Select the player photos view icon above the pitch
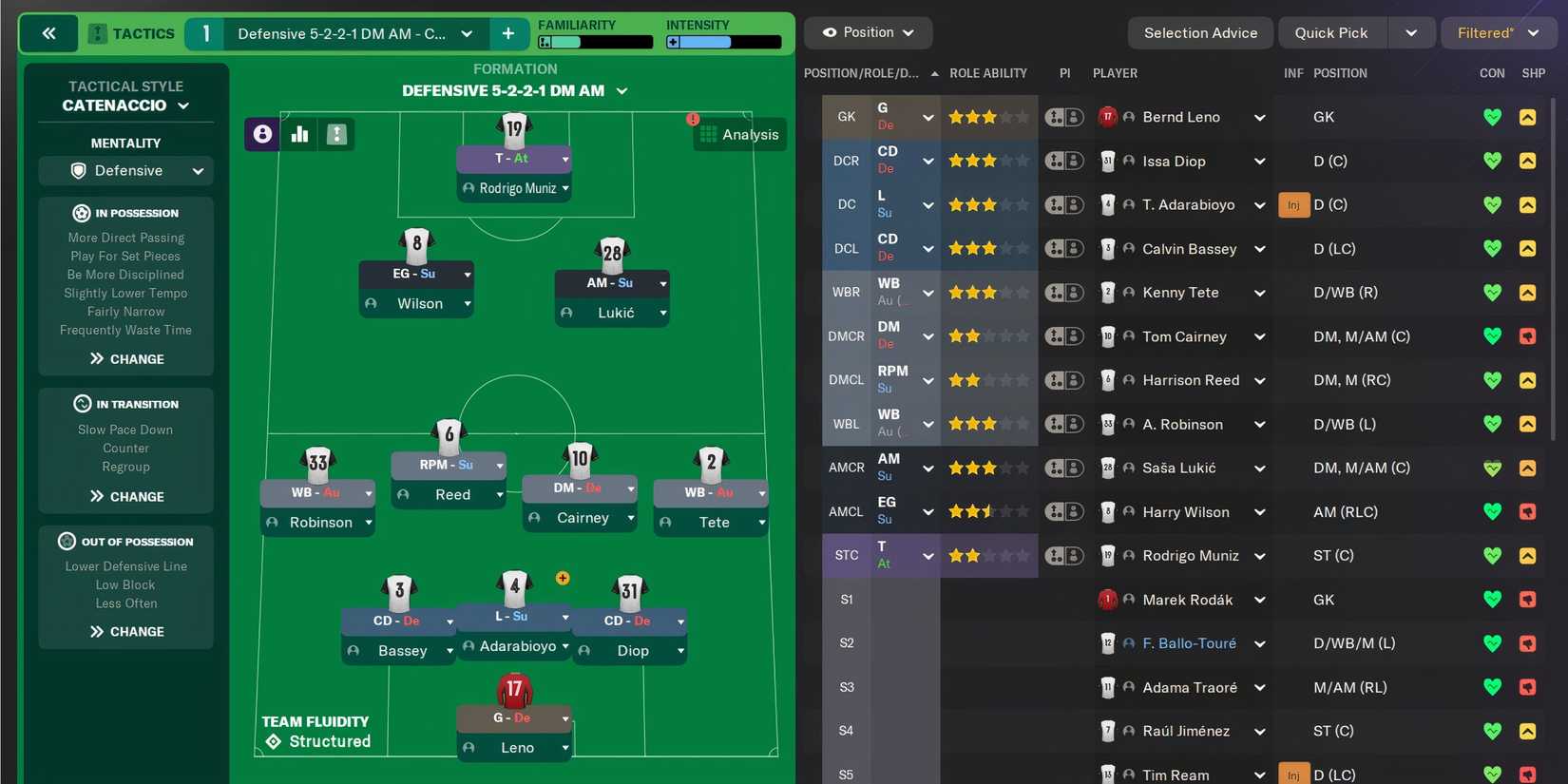 pyautogui.click(x=262, y=134)
